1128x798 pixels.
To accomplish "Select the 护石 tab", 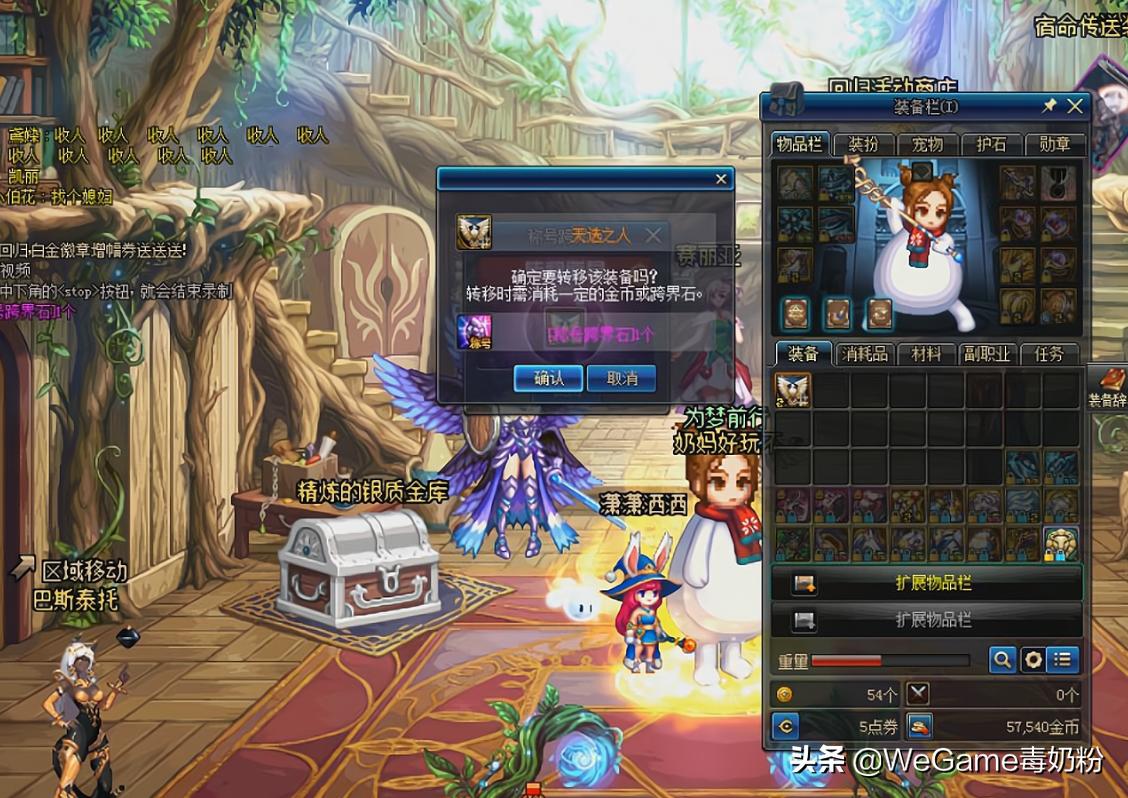I will (x=991, y=144).
